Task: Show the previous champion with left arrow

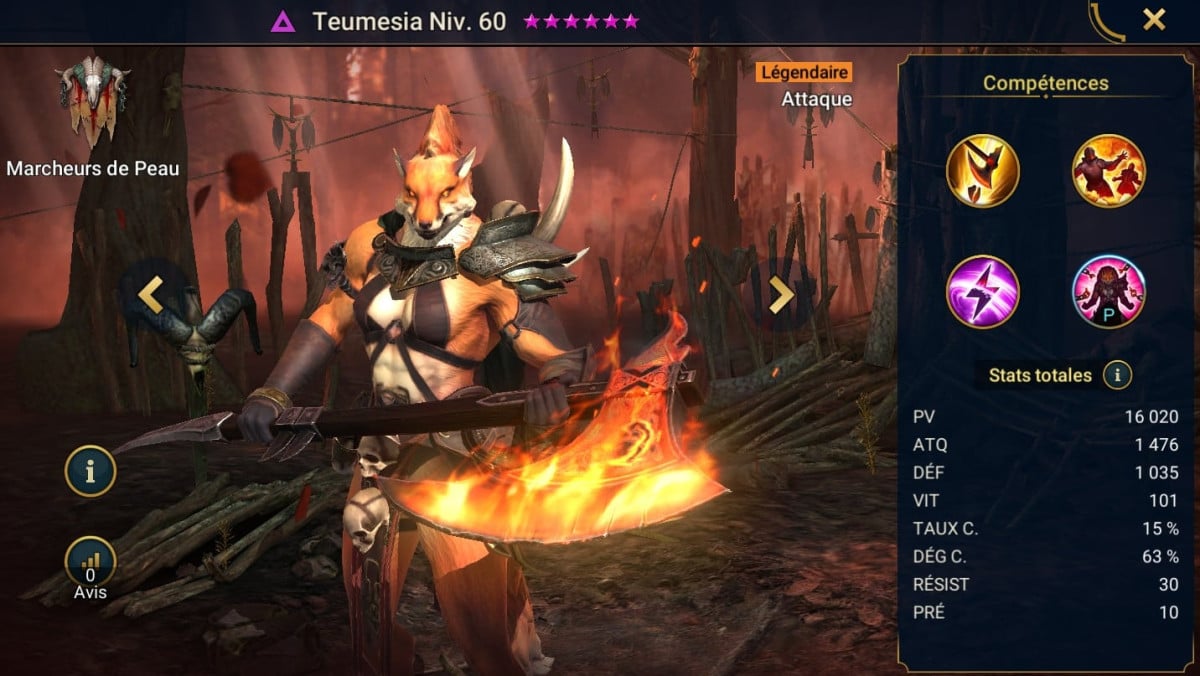Action: (x=151, y=295)
